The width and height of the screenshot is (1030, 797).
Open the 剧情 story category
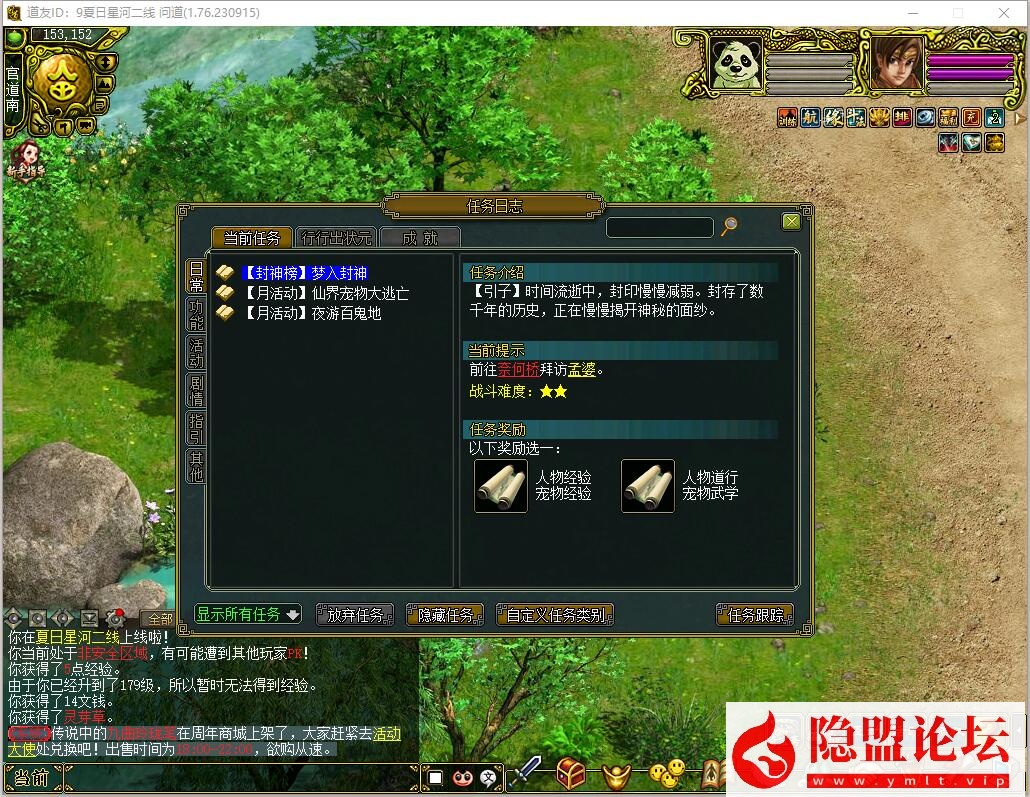(196, 390)
